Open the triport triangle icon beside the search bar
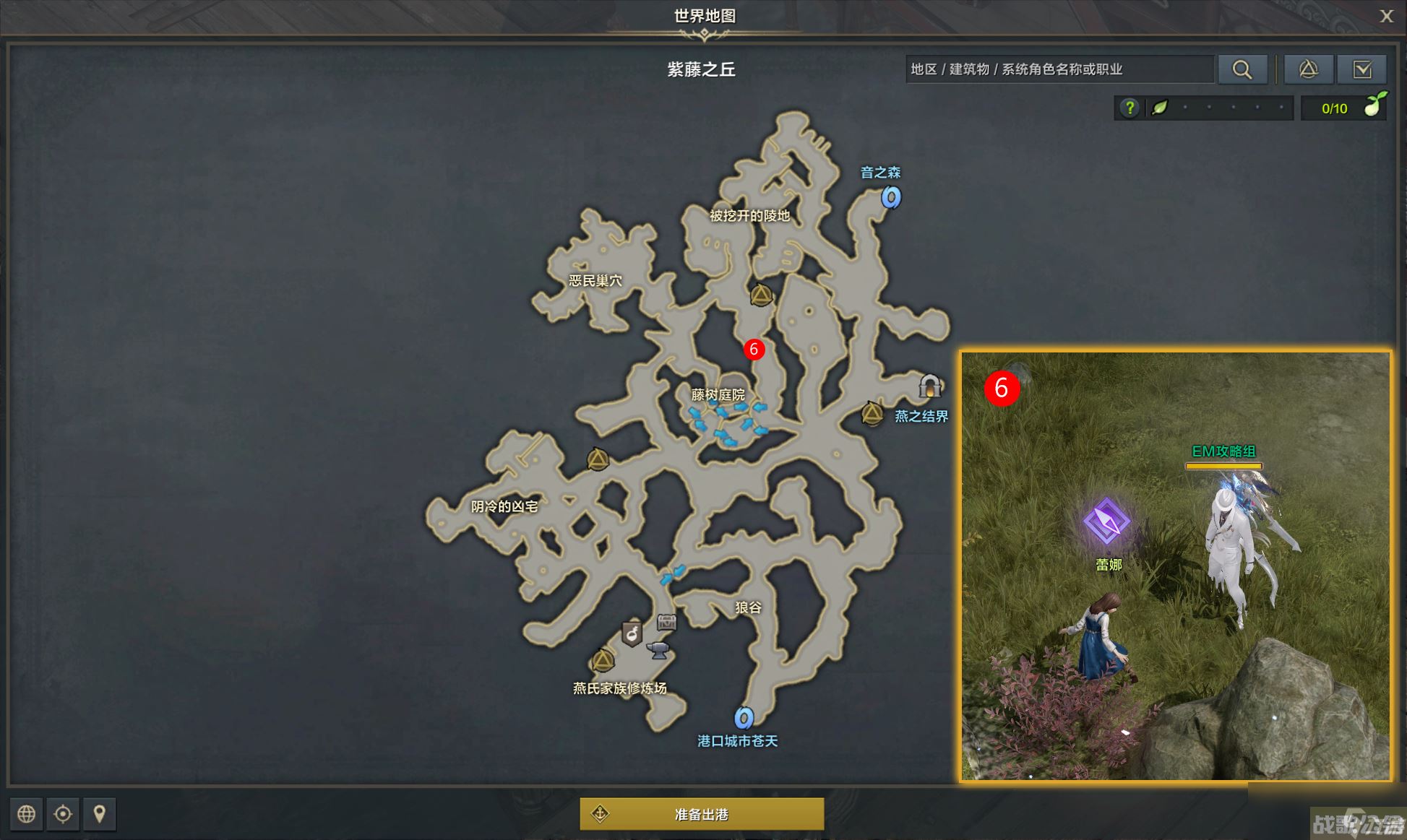Viewport: 1407px width, 840px height. coord(1309,69)
